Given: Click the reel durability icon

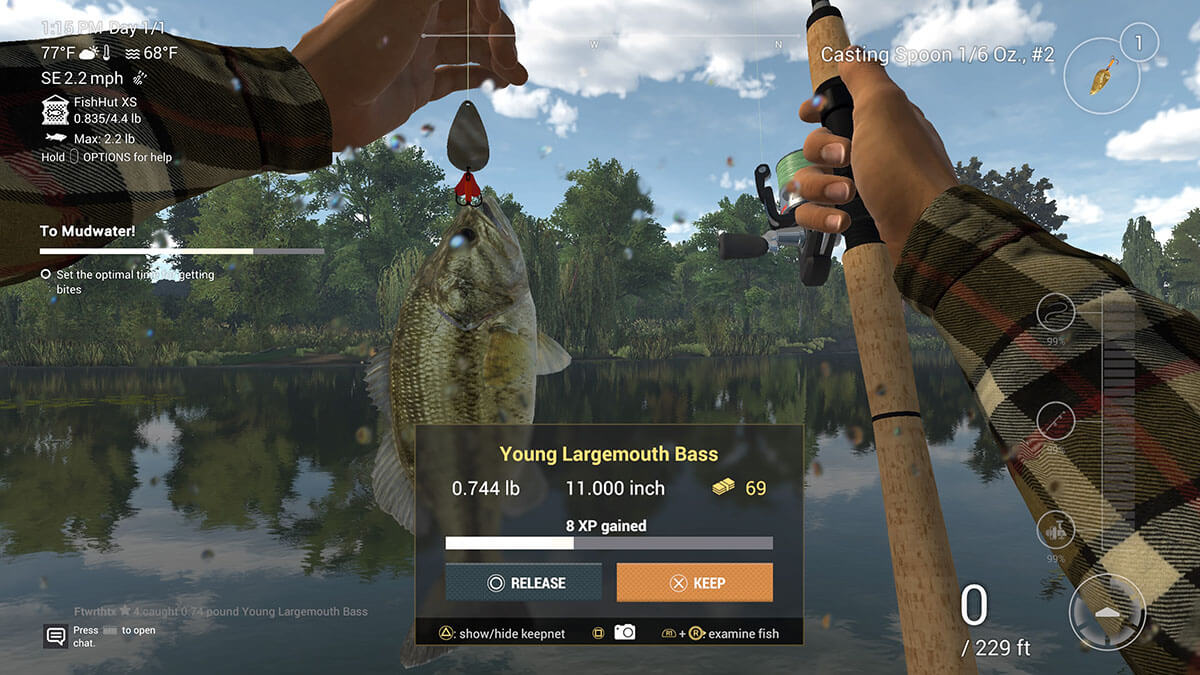Looking at the screenshot, I should pyautogui.click(x=1055, y=530).
